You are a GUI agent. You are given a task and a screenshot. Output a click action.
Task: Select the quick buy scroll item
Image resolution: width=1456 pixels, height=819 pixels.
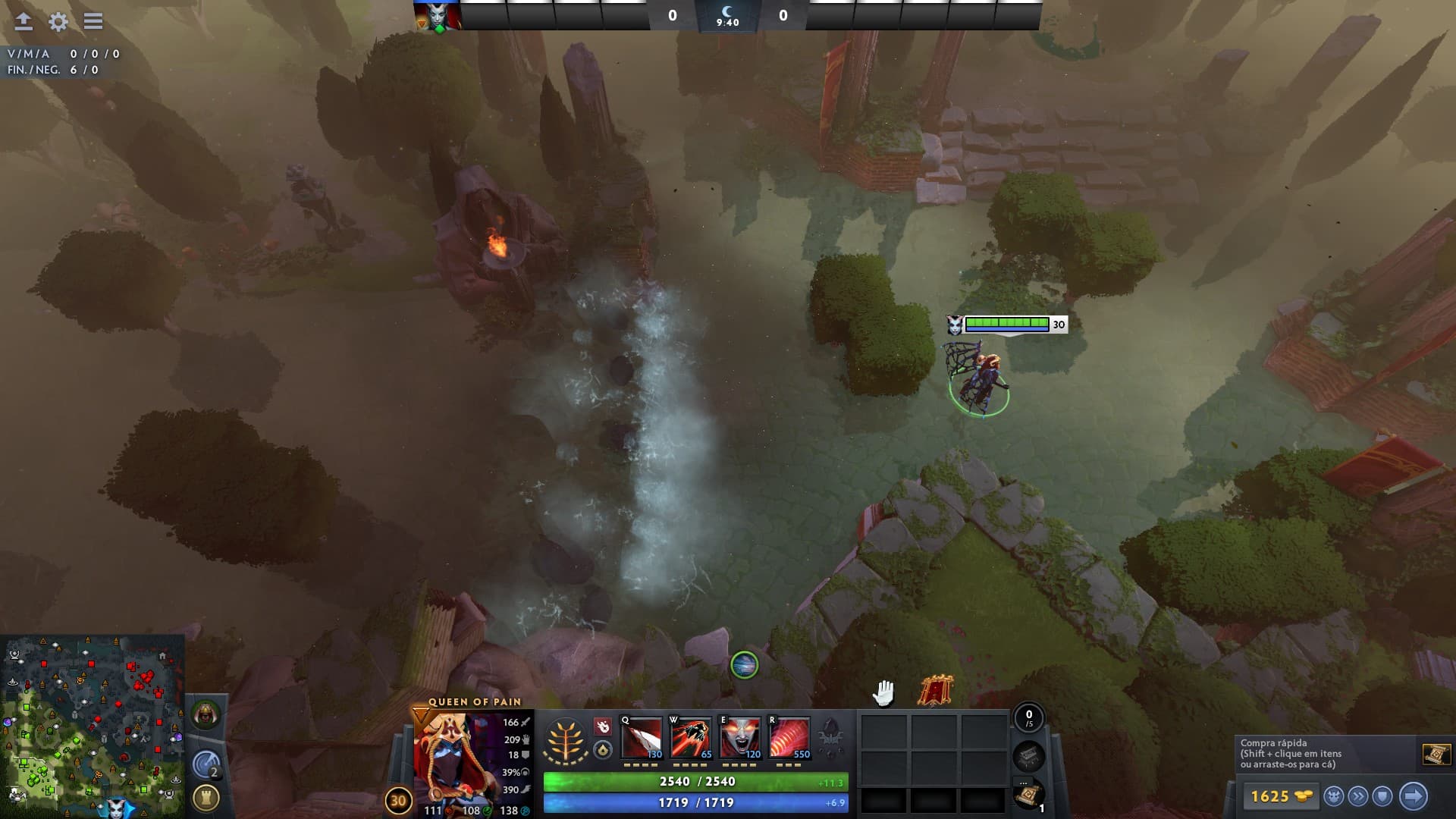click(x=1436, y=754)
